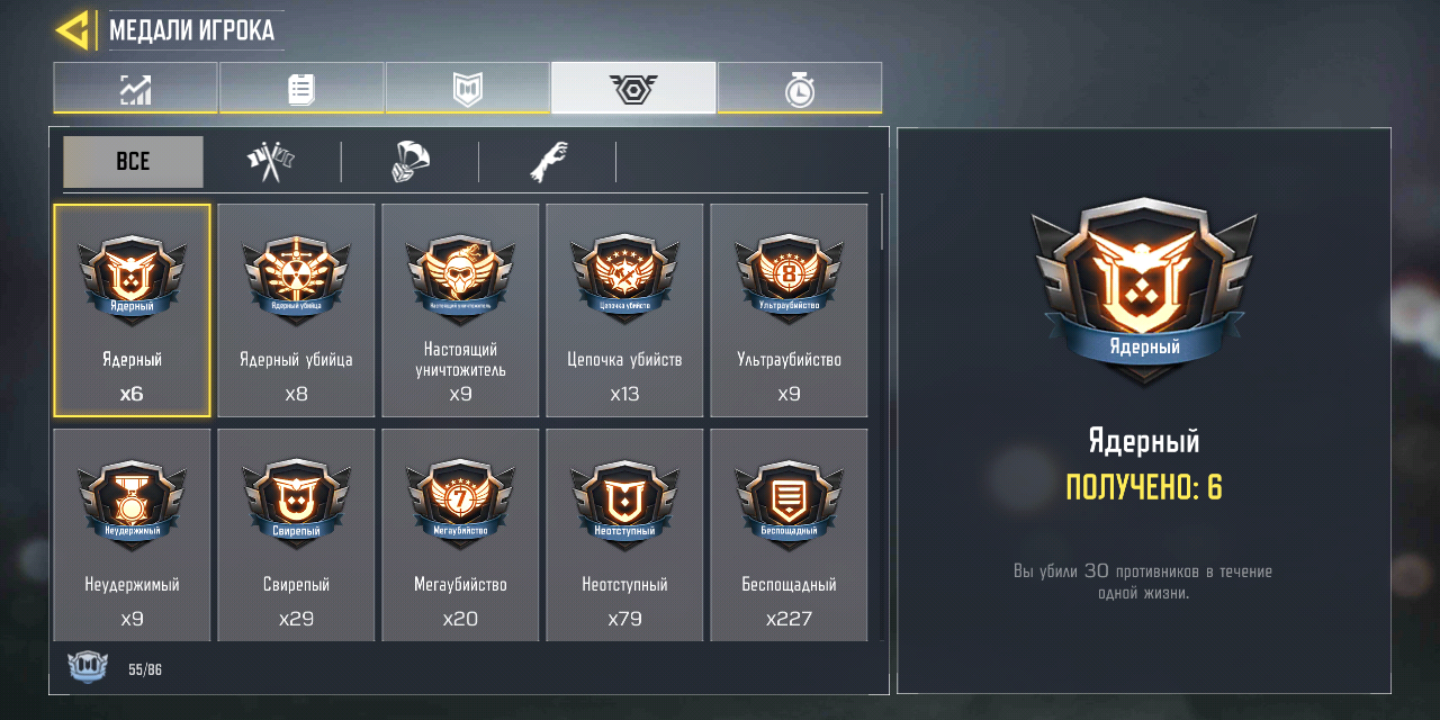Switch to the document list tab
1440x720 pixels.
tap(301, 88)
